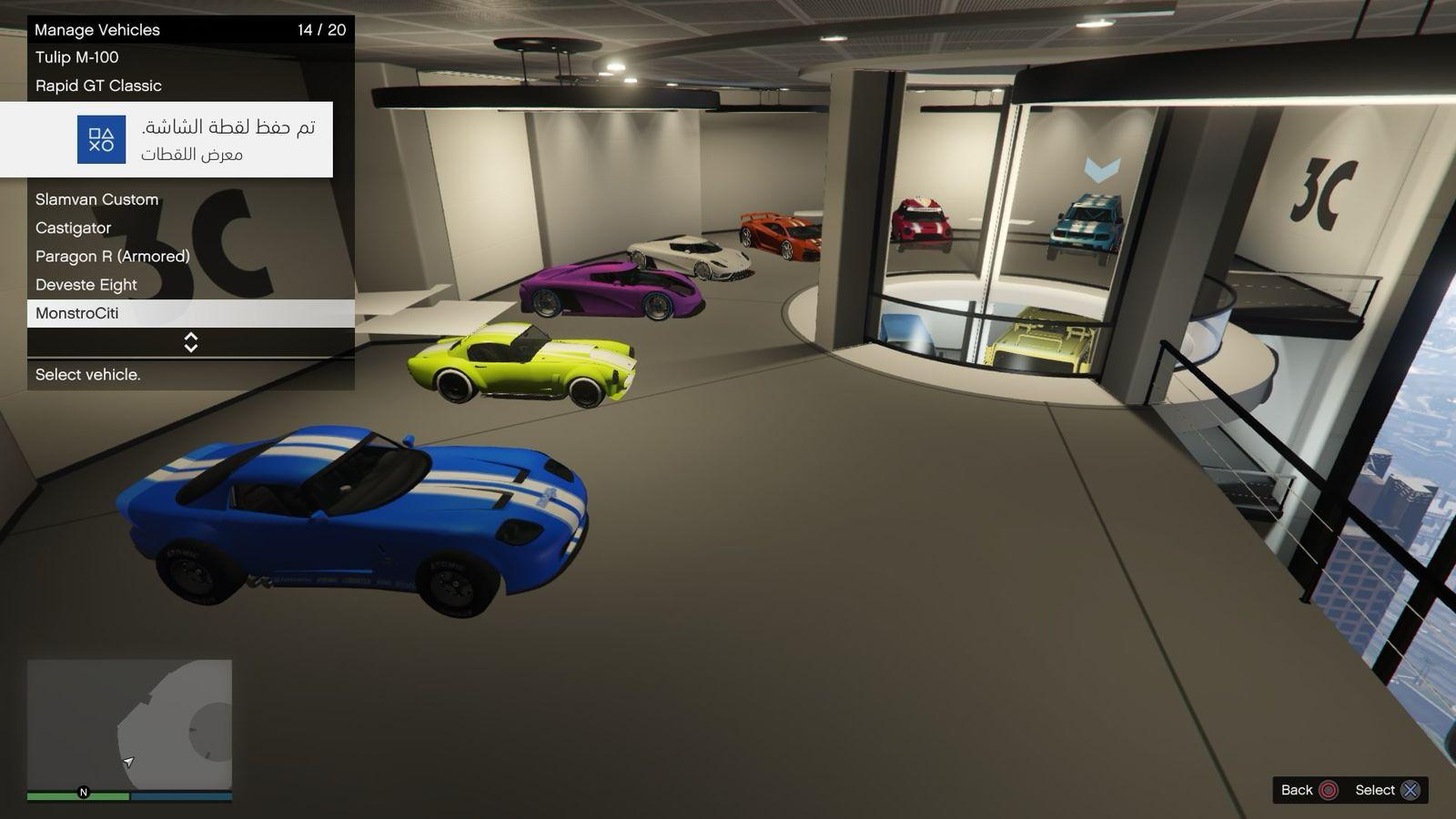Pick Castigator in the Manage Vehicles list

click(x=73, y=227)
